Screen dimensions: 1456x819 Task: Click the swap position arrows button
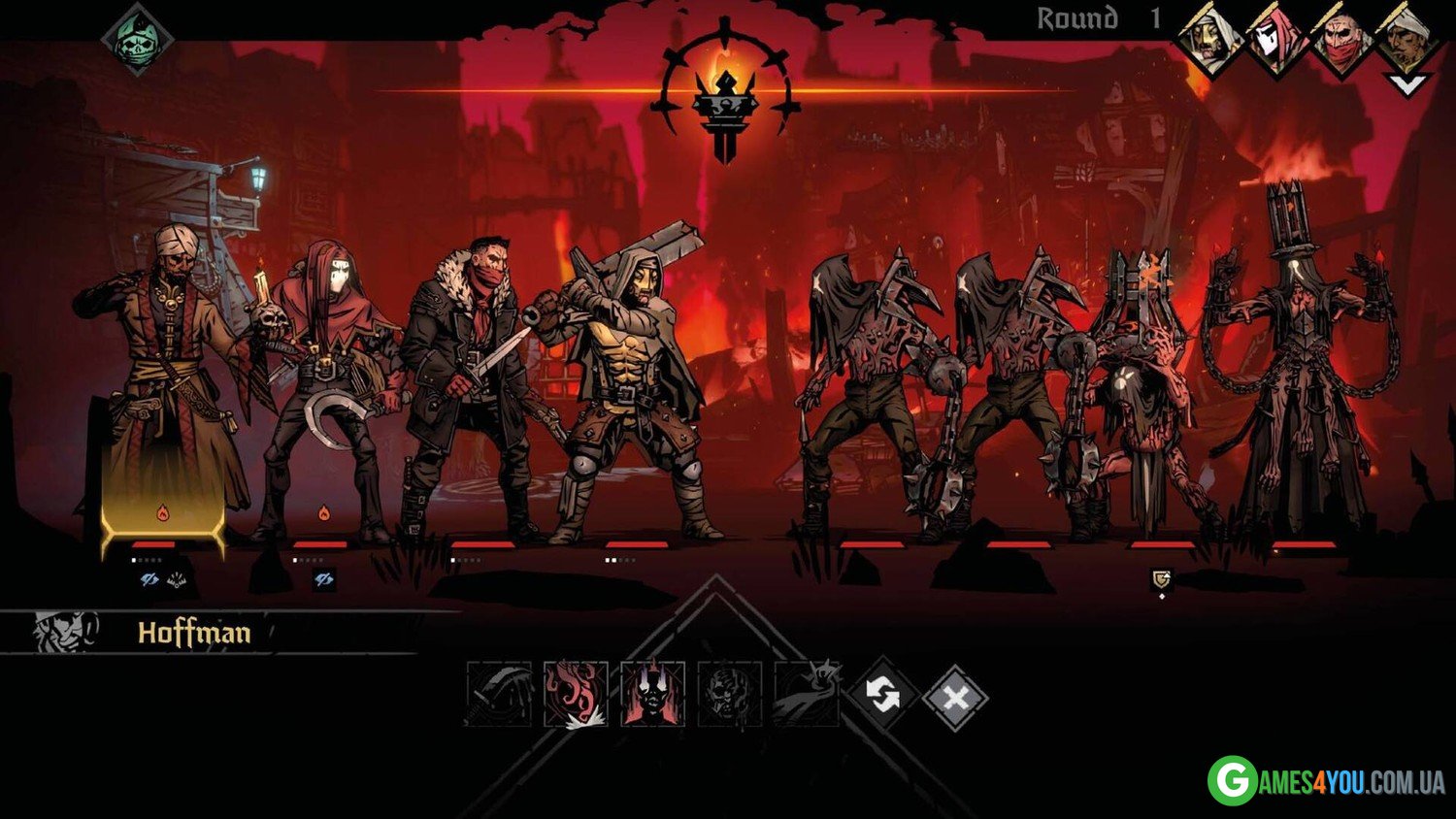pos(881,695)
